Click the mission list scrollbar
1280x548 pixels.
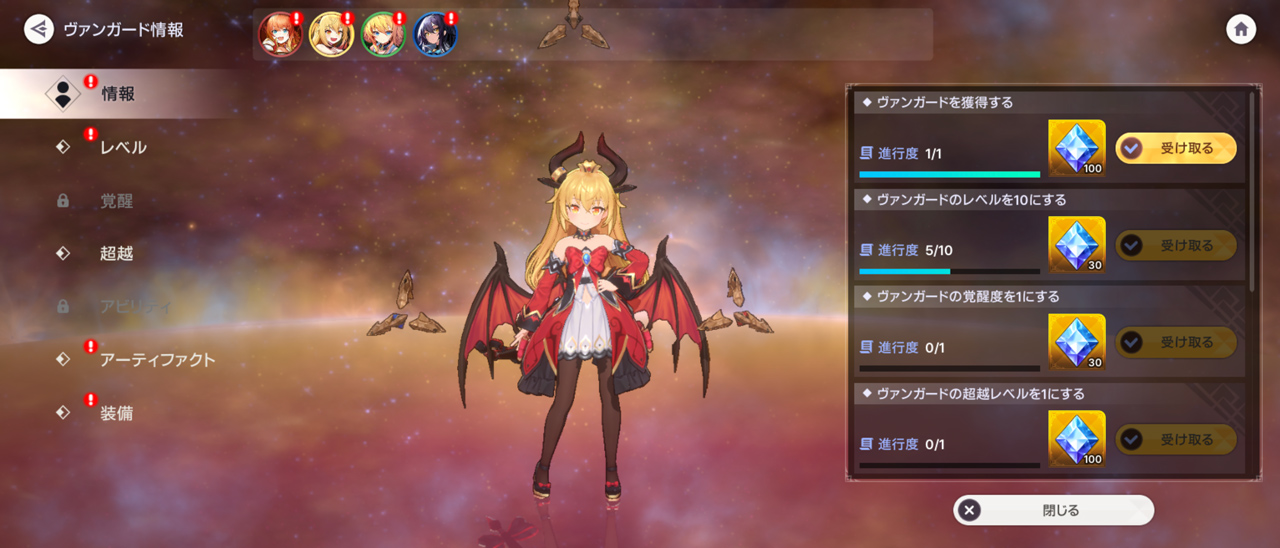click(x=1252, y=190)
